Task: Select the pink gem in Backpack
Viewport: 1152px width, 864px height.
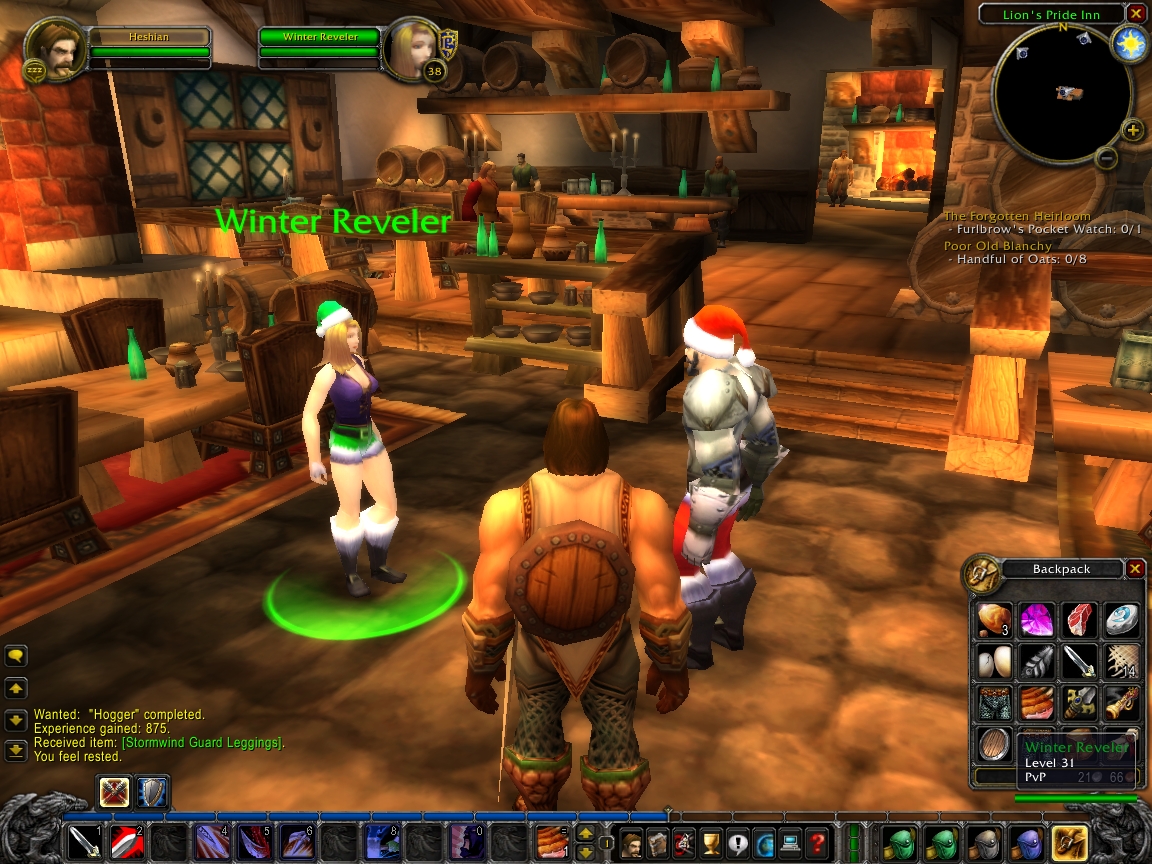Action: tap(1035, 620)
